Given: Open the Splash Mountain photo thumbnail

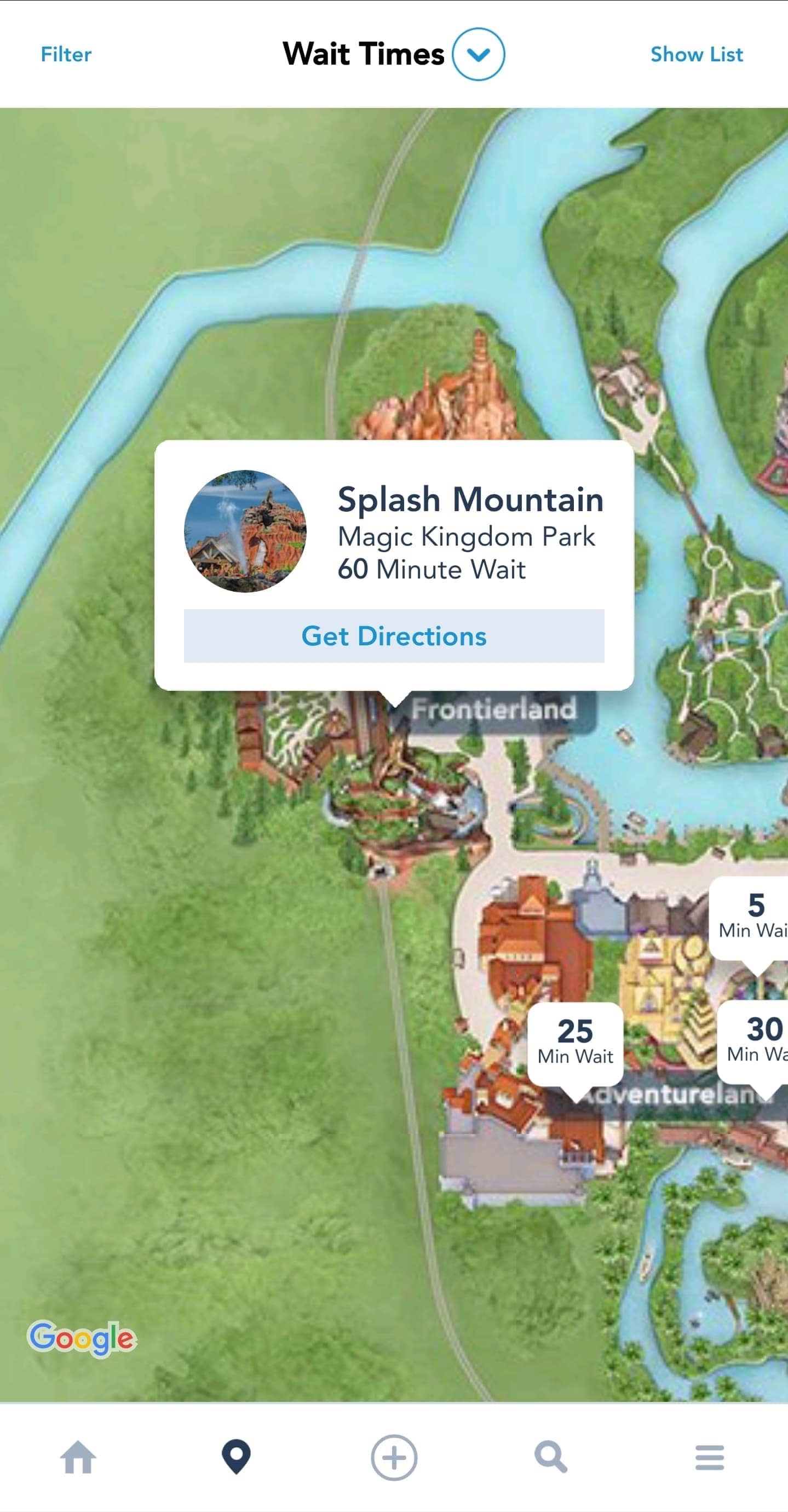Looking at the screenshot, I should [245, 531].
